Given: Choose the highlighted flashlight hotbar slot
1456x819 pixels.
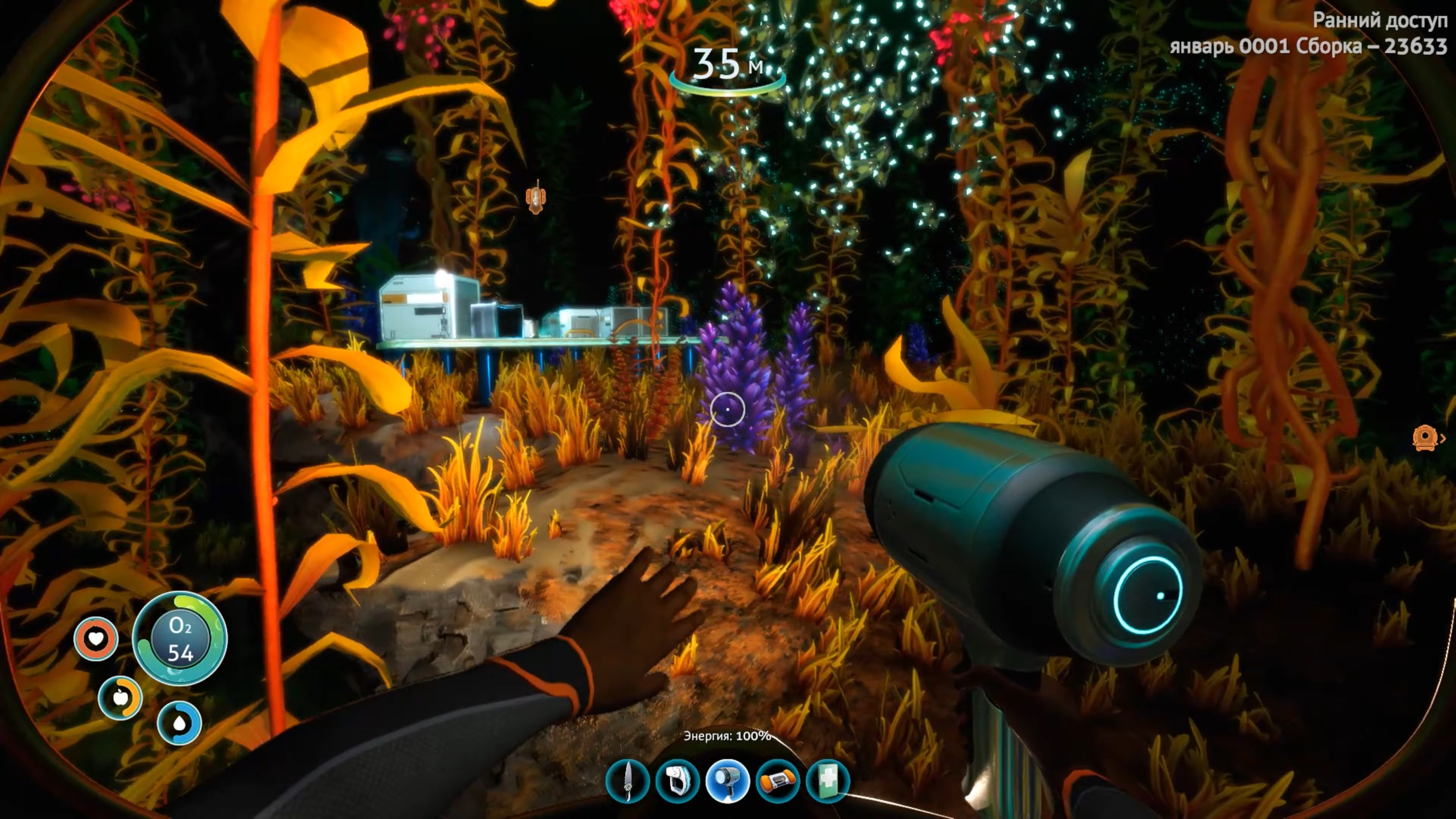Looking at the screenshot, I should click(x=728, y=782).
